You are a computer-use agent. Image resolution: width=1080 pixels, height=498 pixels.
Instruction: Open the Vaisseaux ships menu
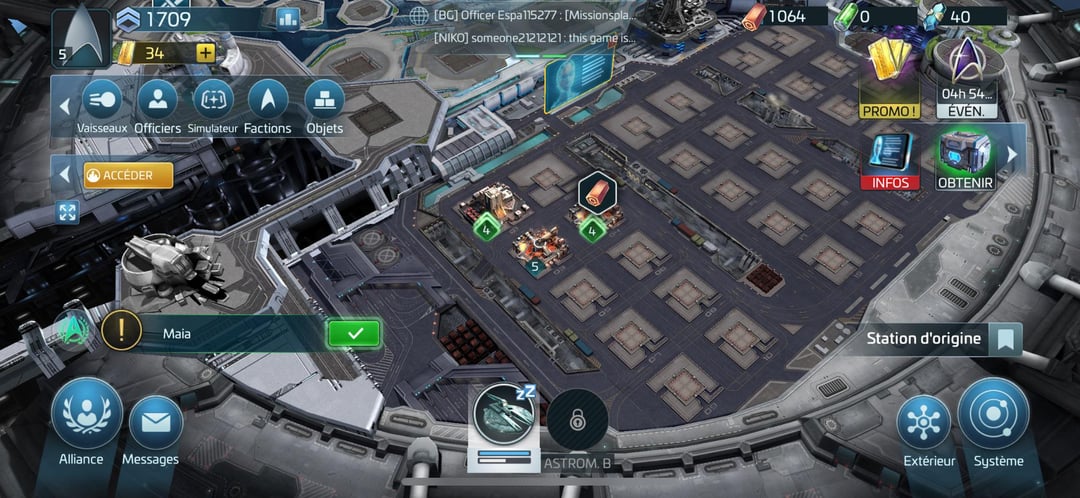100,101
